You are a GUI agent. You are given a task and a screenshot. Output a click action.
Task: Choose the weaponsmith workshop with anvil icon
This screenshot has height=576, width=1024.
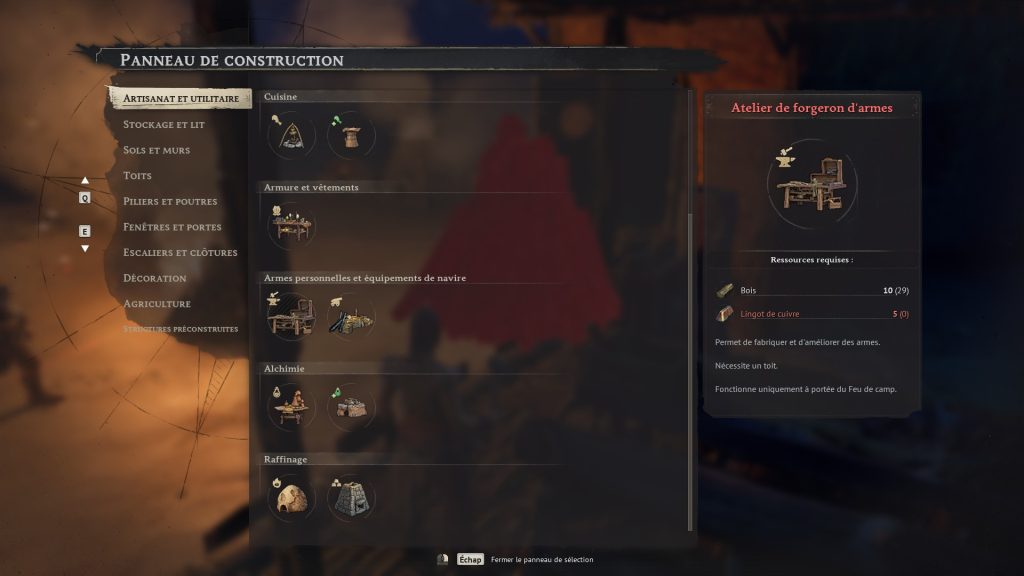click(x=291, y=316)
